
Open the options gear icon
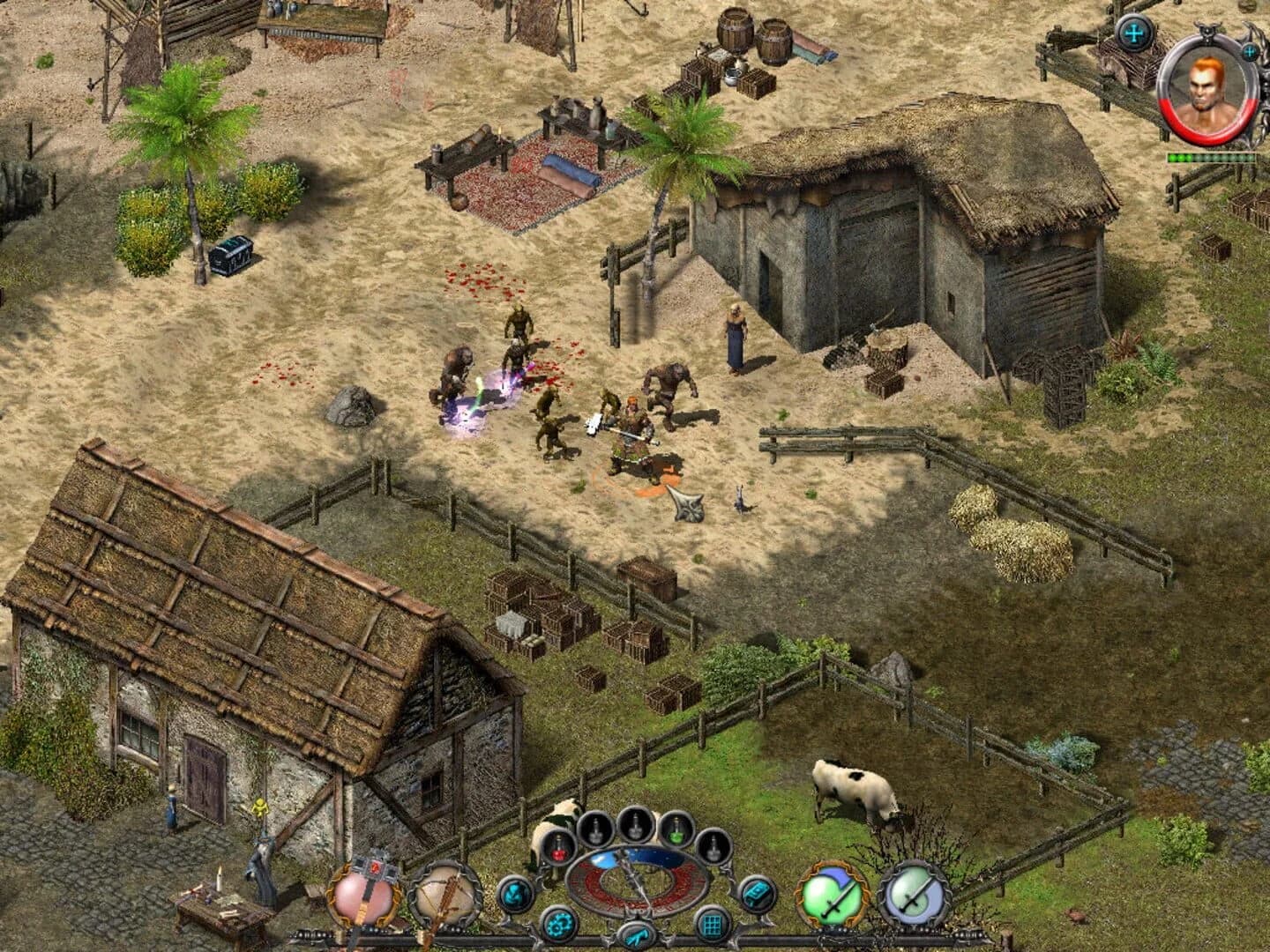point(559,926)
